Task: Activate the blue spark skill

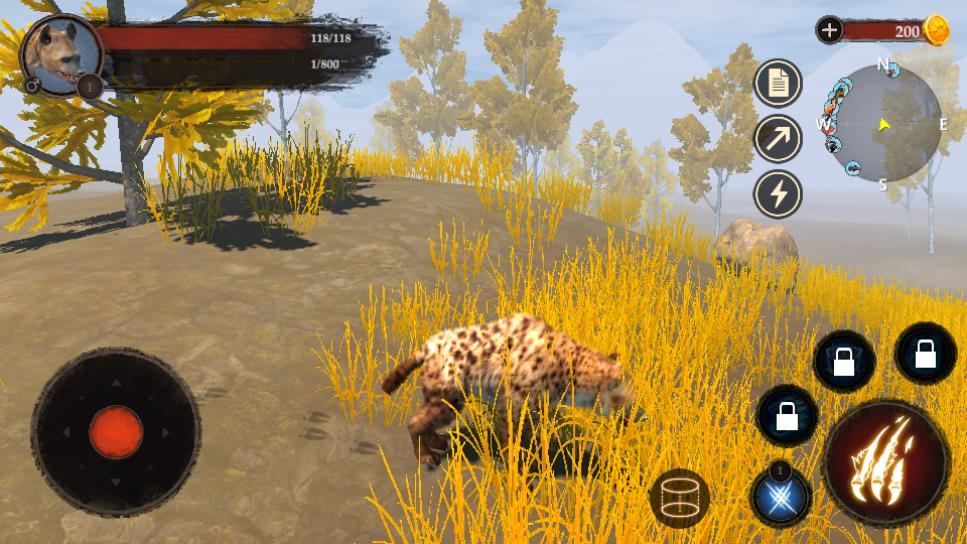Action: [781, 496]
